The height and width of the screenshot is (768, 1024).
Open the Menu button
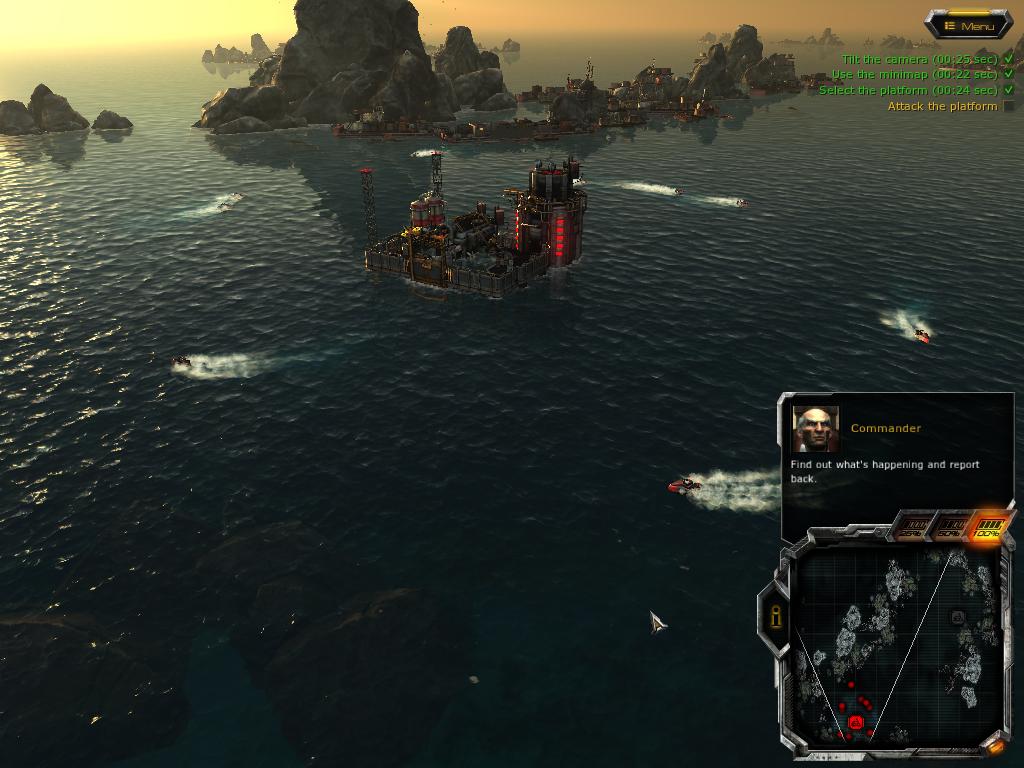pyautogui.click(x=969, y=25)
